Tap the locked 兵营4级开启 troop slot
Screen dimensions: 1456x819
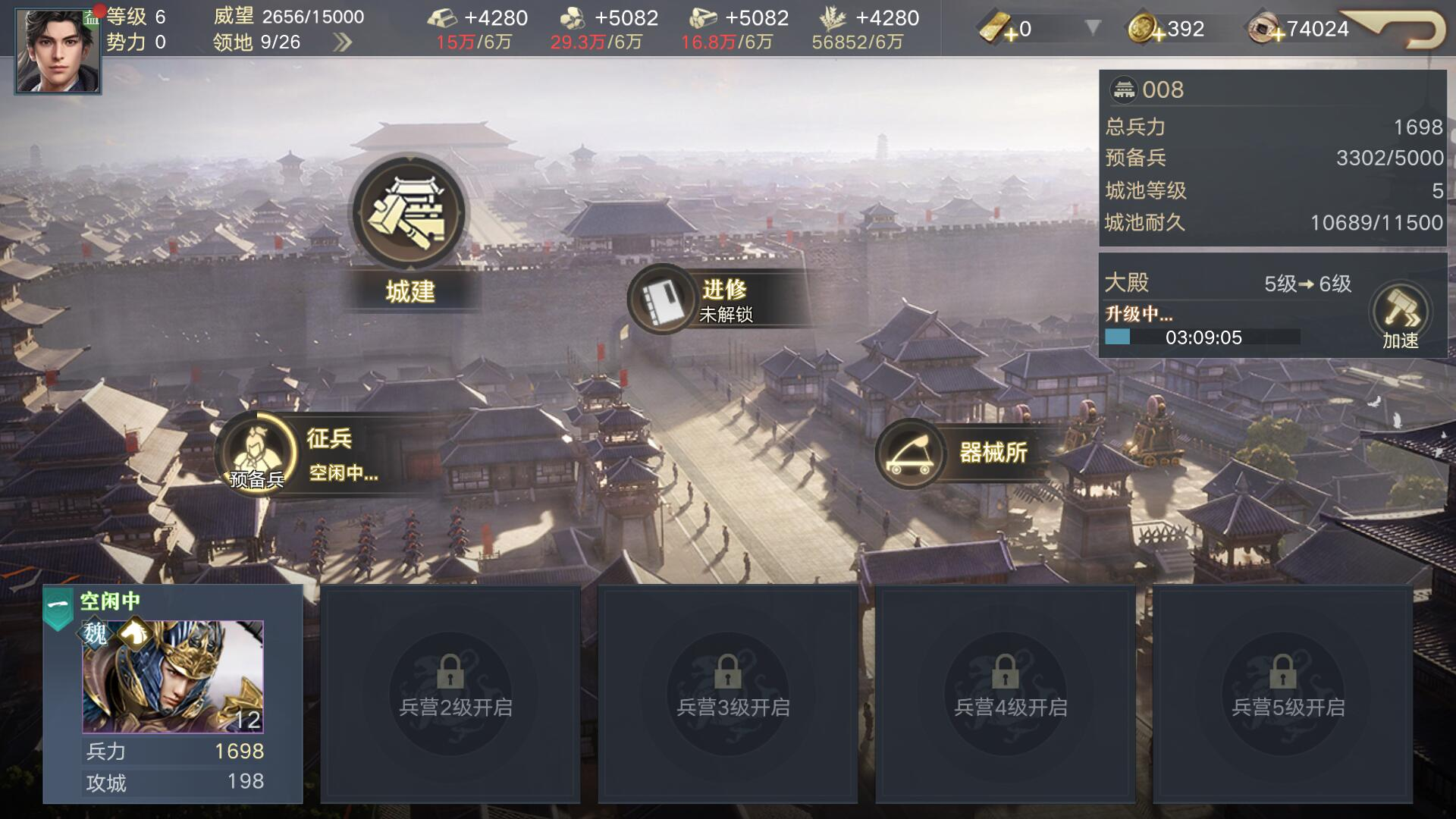pyautogui.click(x=1006, y=694)
